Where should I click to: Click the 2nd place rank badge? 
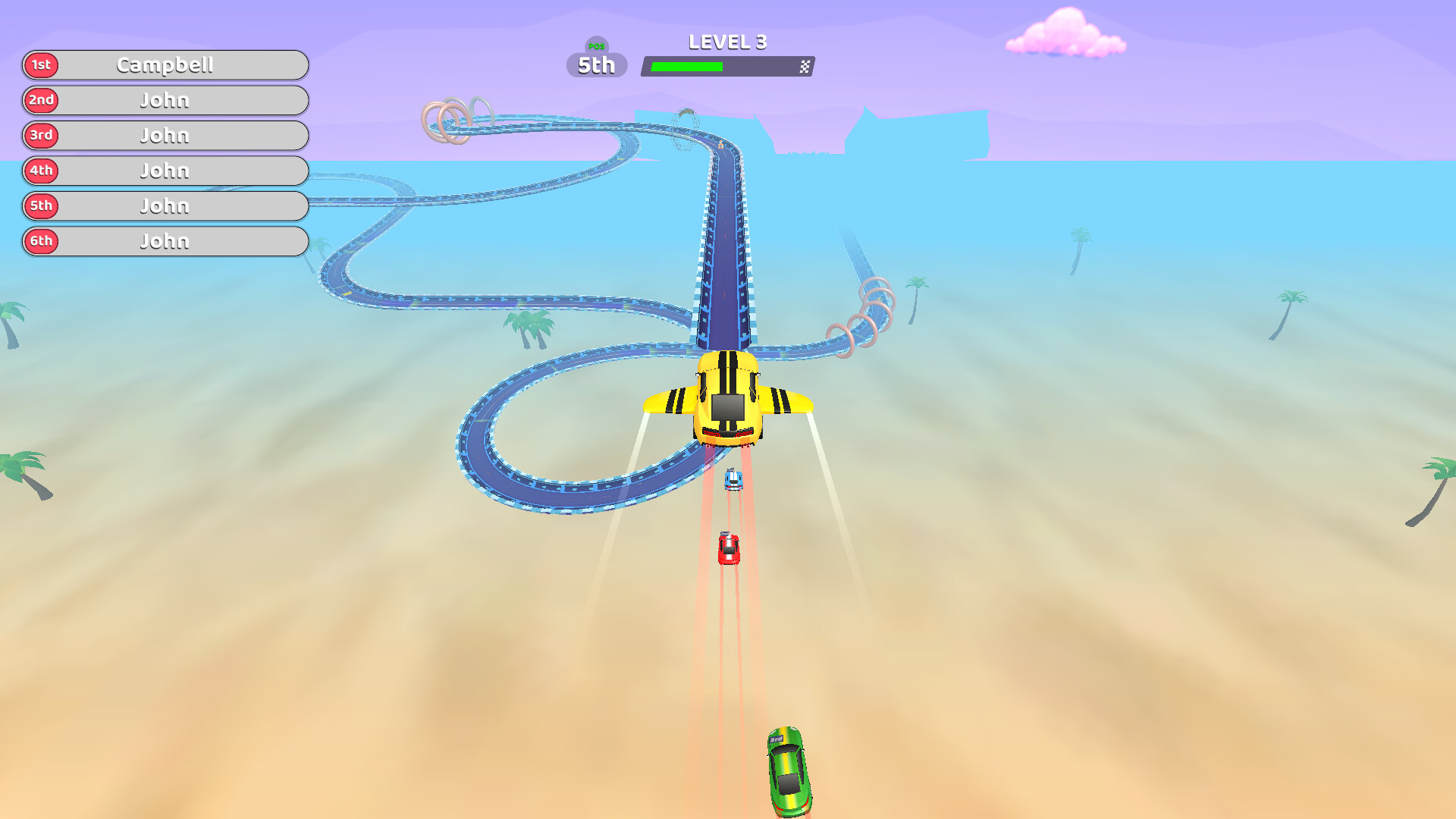tap(42, 100)
